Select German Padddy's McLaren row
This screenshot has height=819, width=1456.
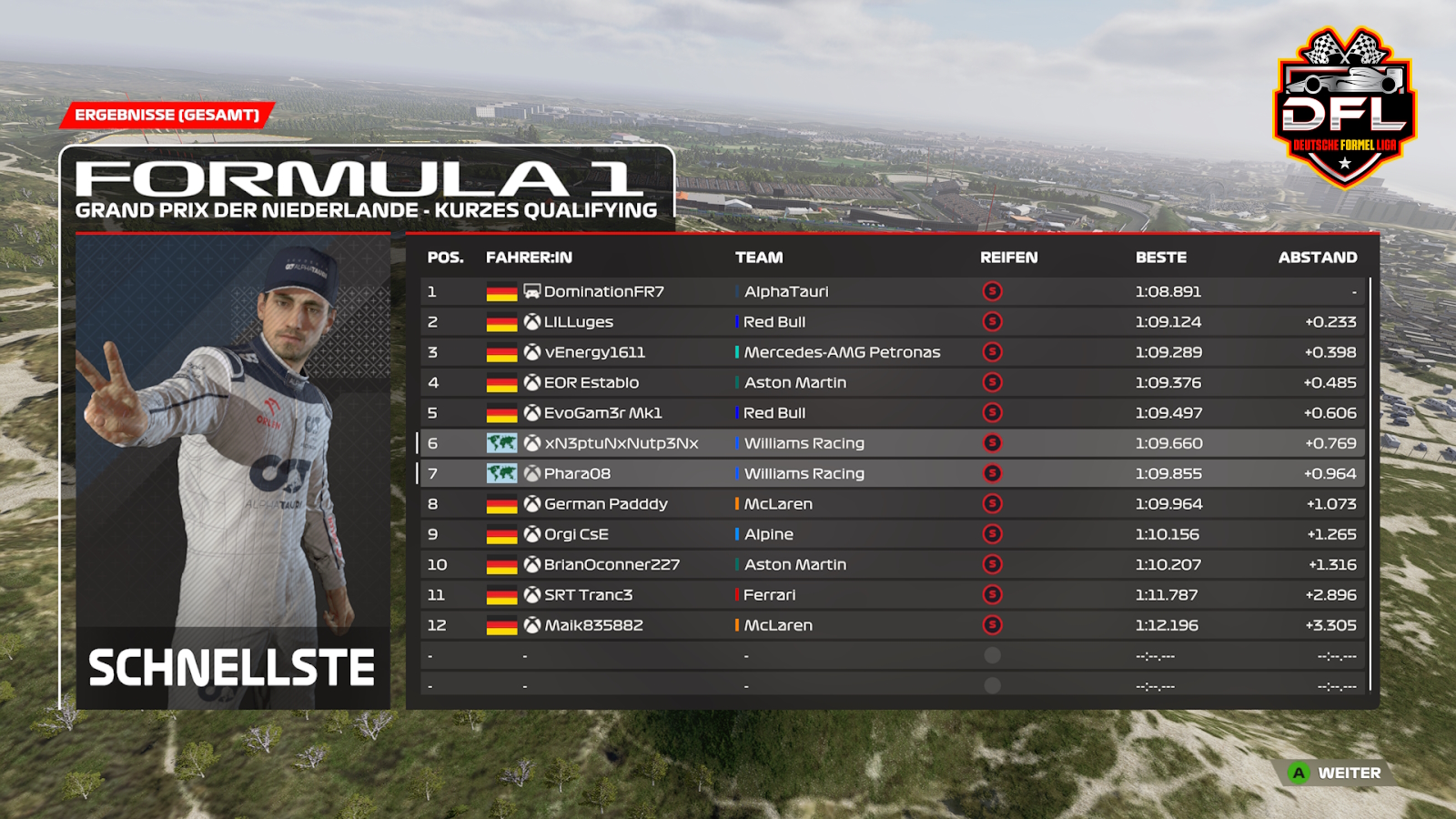coord(605,504)
